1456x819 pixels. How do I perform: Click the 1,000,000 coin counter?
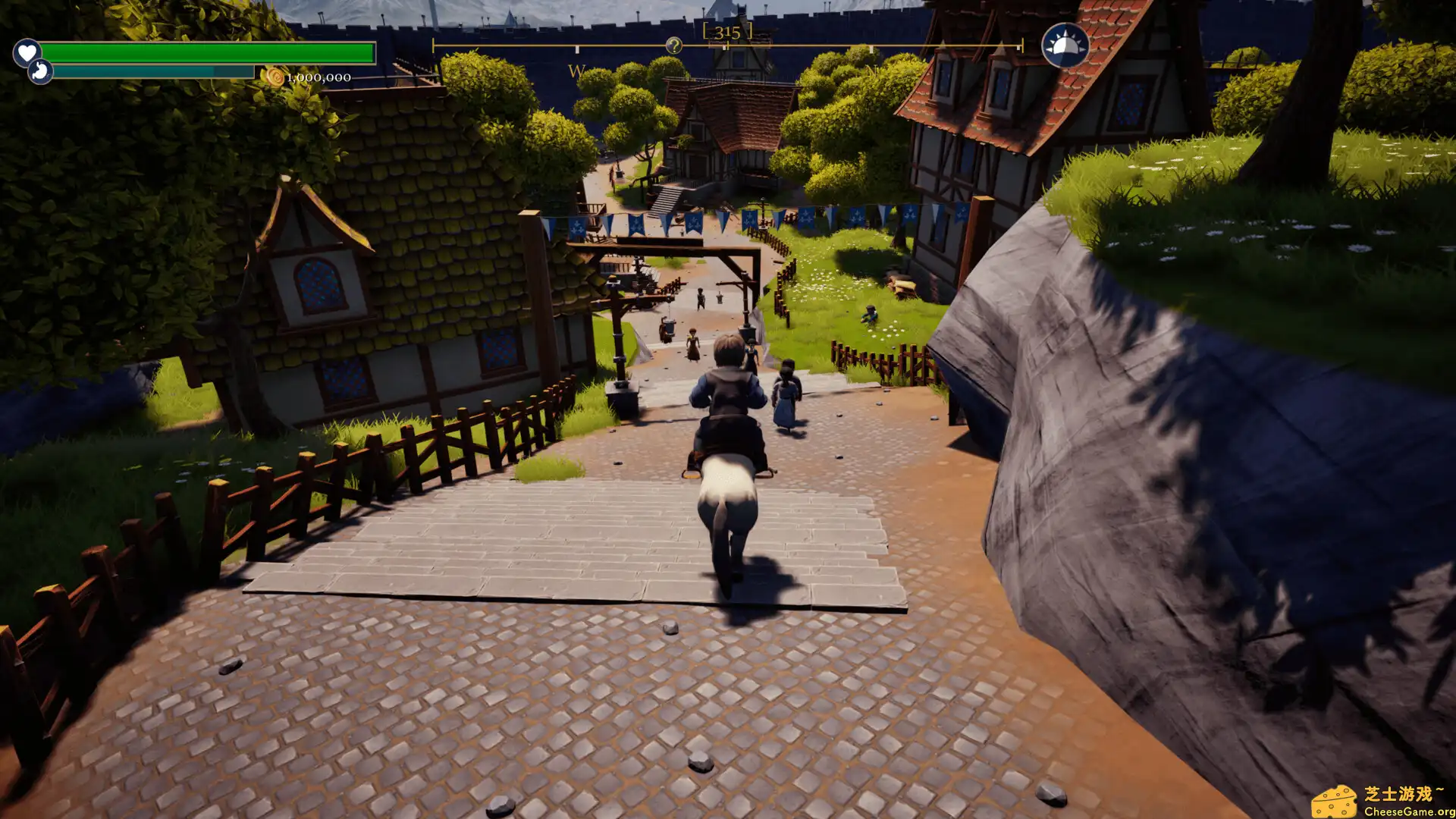tap(318, 76)
